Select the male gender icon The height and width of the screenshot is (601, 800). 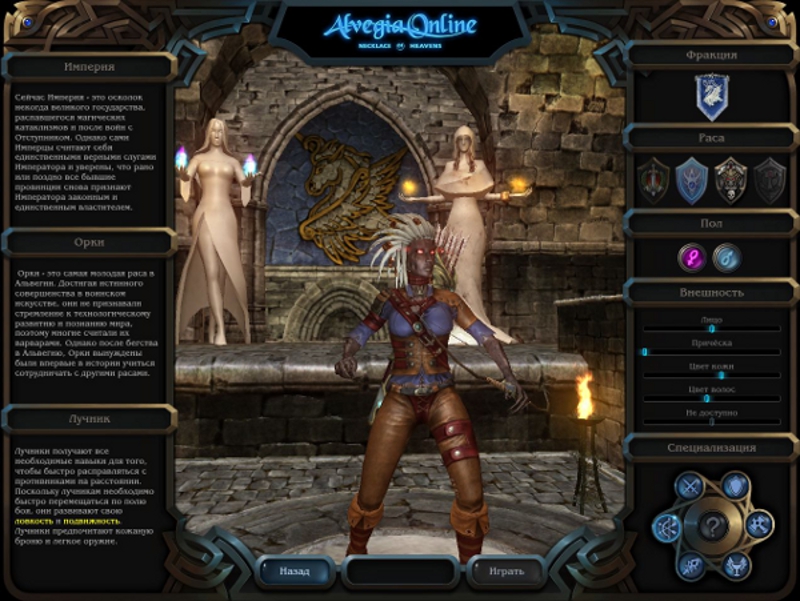(727, 258)
